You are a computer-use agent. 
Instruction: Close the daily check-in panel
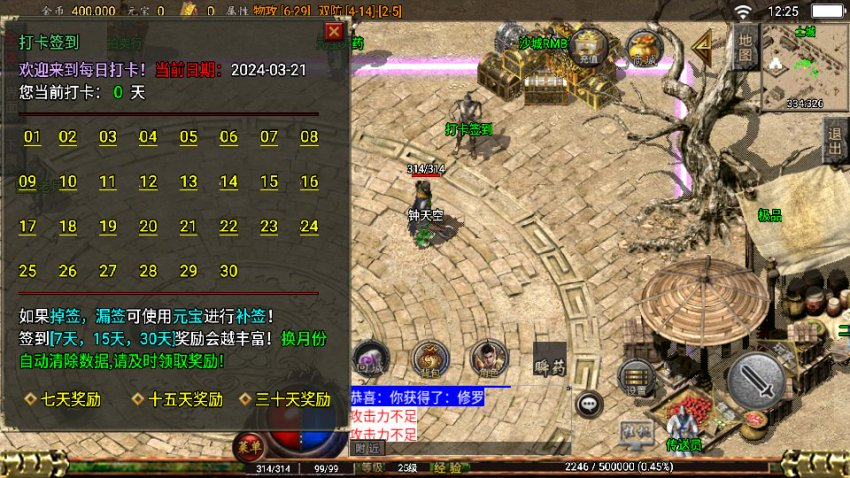click(x=334, y=32)
